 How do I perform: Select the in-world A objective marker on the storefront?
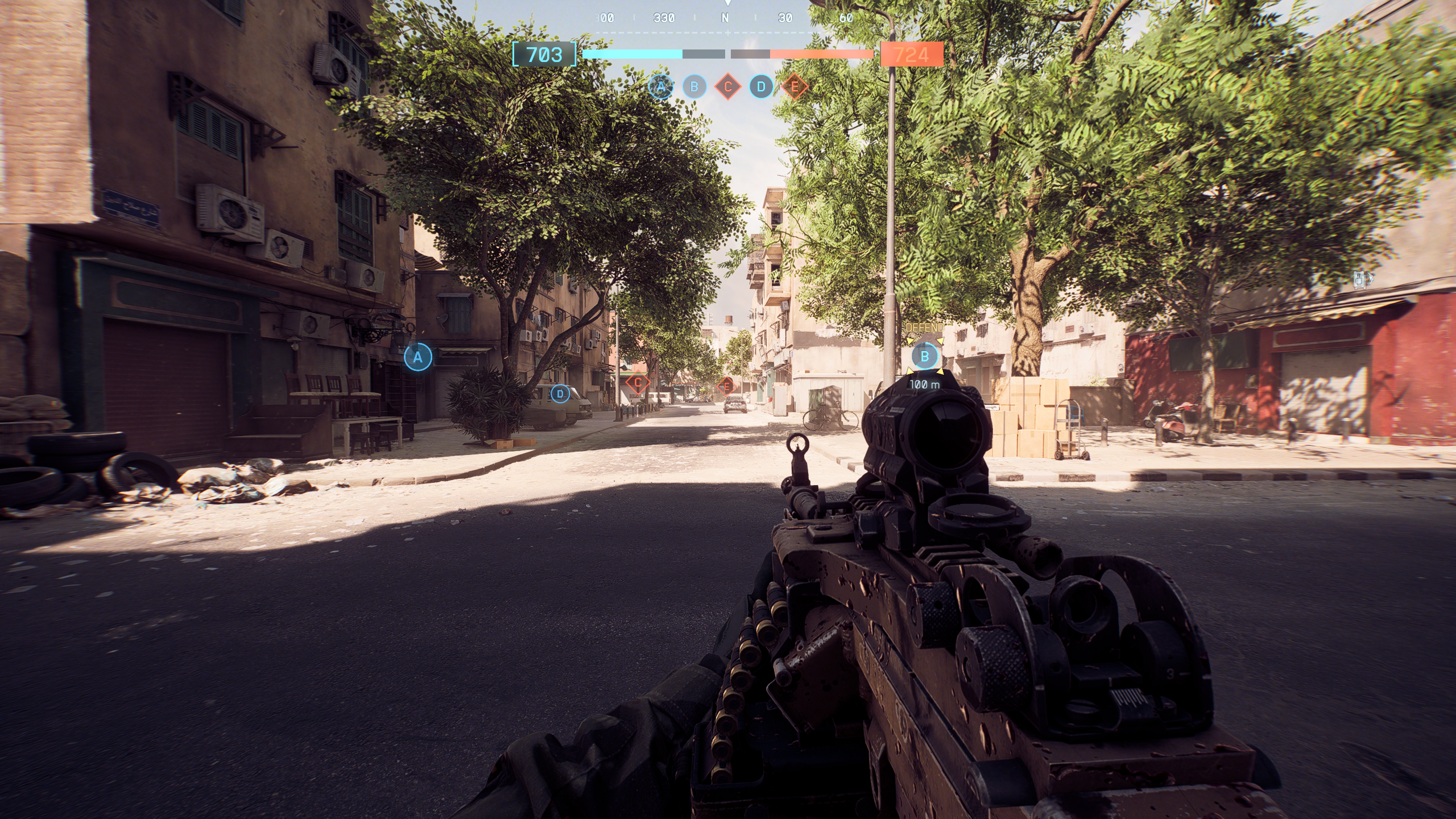pyautogui.click(x=418, y=357)
